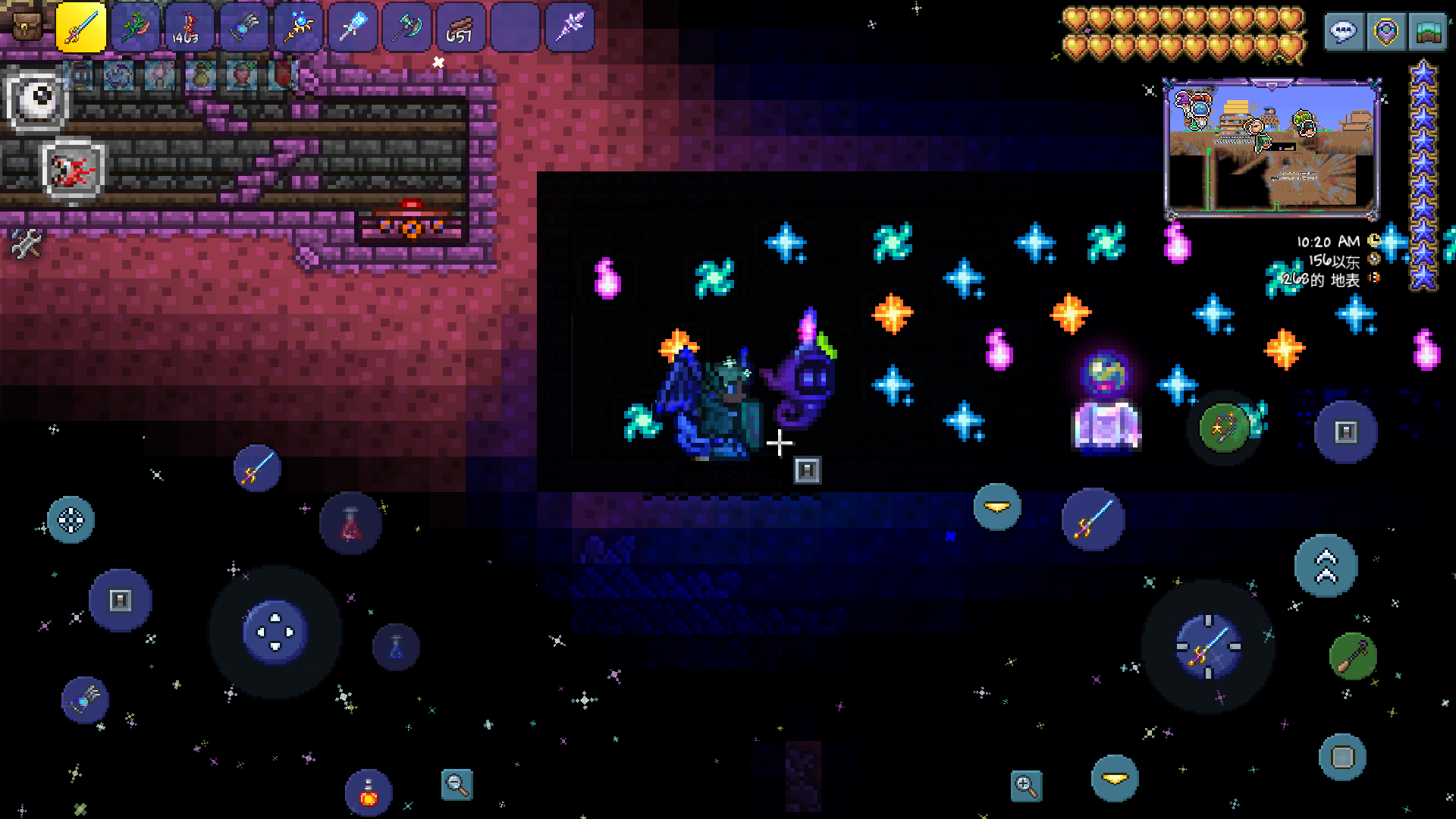The width and height of the screenshot is (1456, 819).
Task: Expand the minimap
Action: click(1272, 149)
